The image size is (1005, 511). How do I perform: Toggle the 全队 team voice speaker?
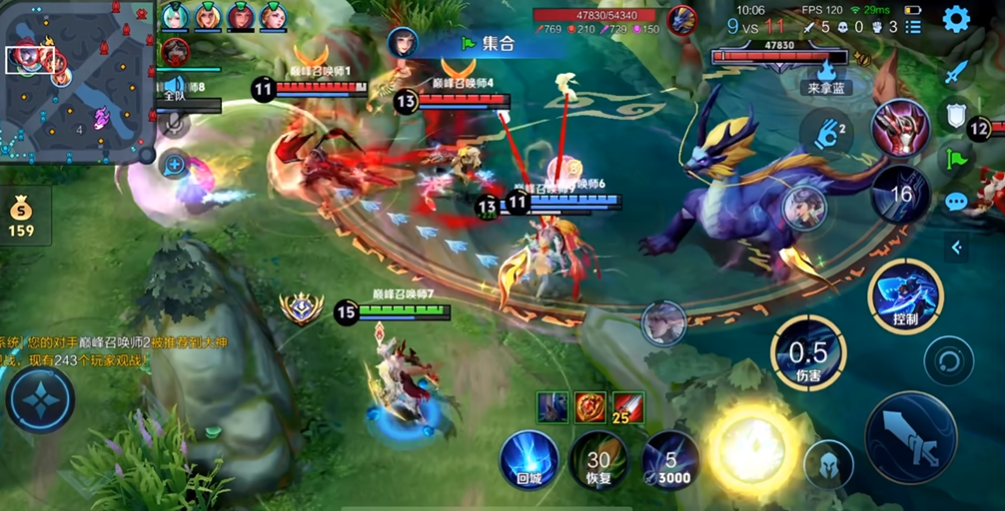pyautogui.click(x=176, y=86)
